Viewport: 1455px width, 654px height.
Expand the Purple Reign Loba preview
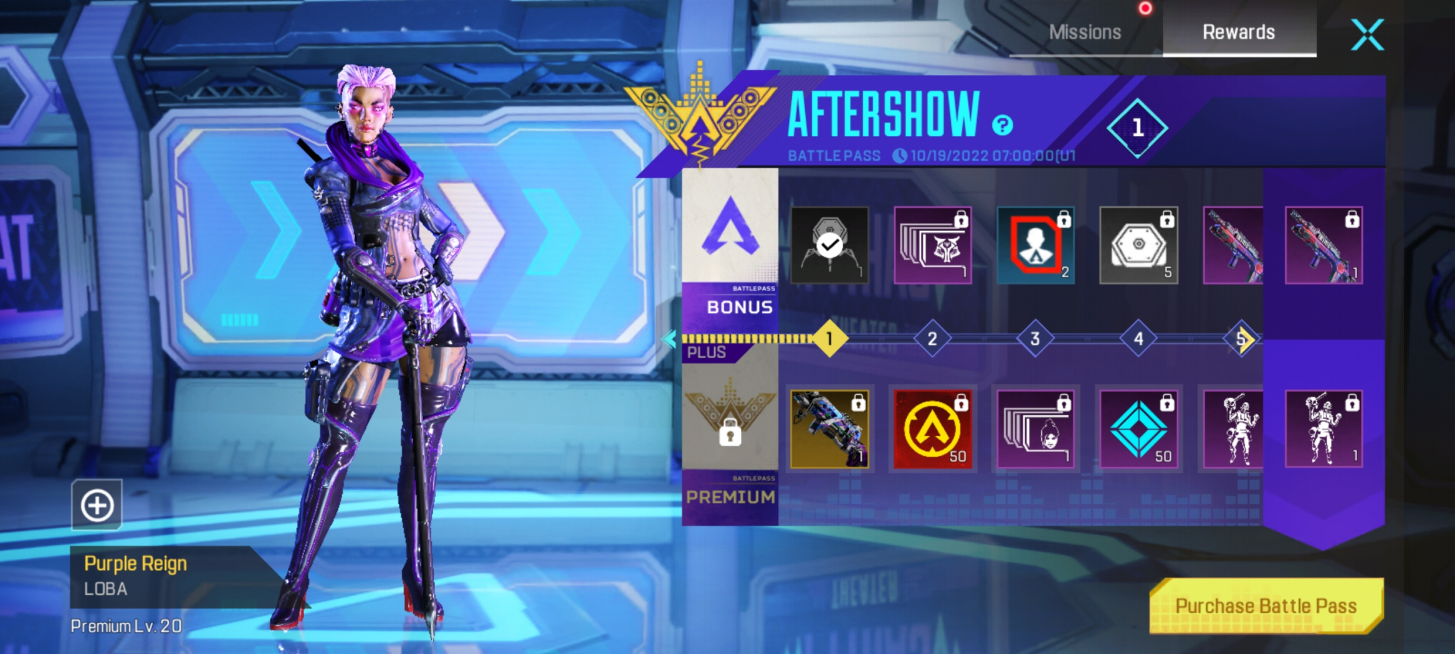(97, 506)
